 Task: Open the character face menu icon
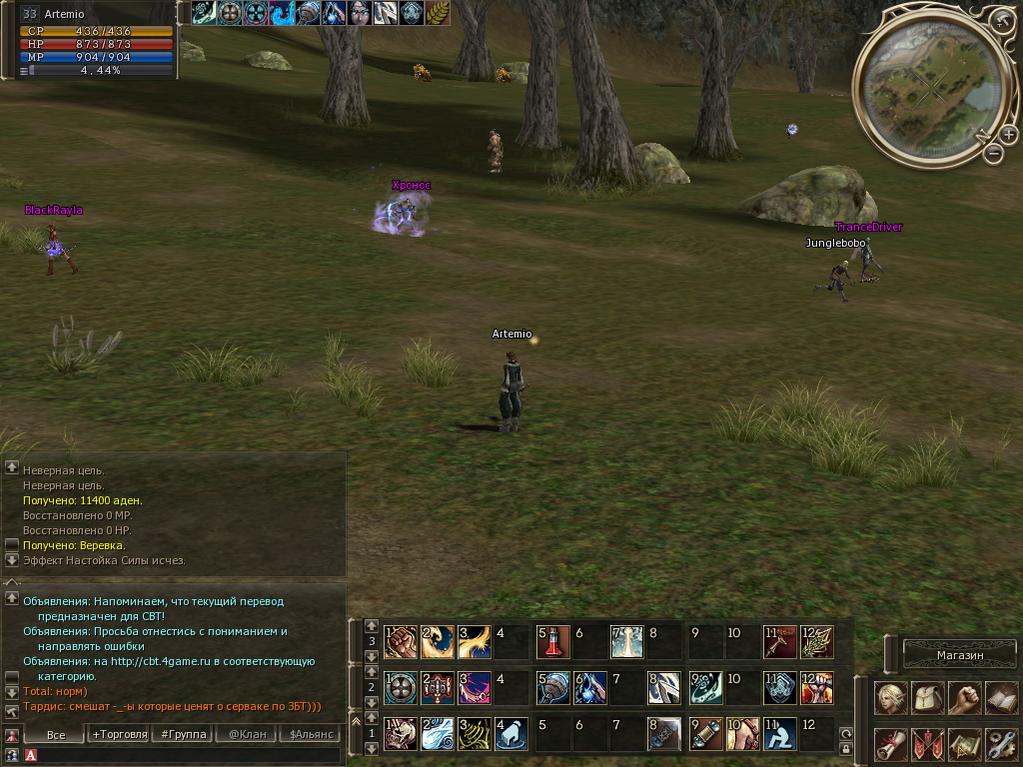pyautogui.click(x=891, y=698)
